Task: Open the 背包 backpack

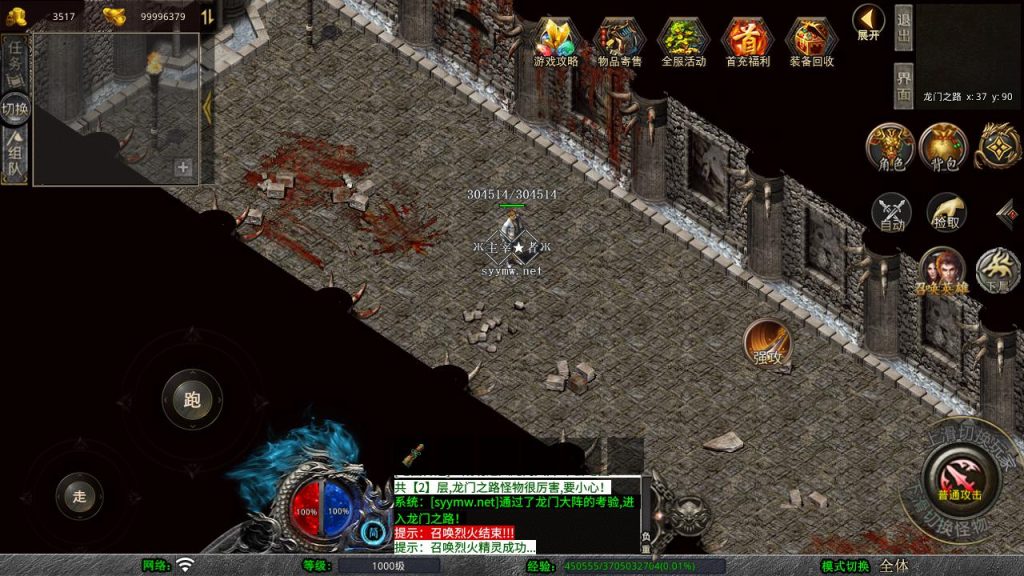Action: pos(943,147)
